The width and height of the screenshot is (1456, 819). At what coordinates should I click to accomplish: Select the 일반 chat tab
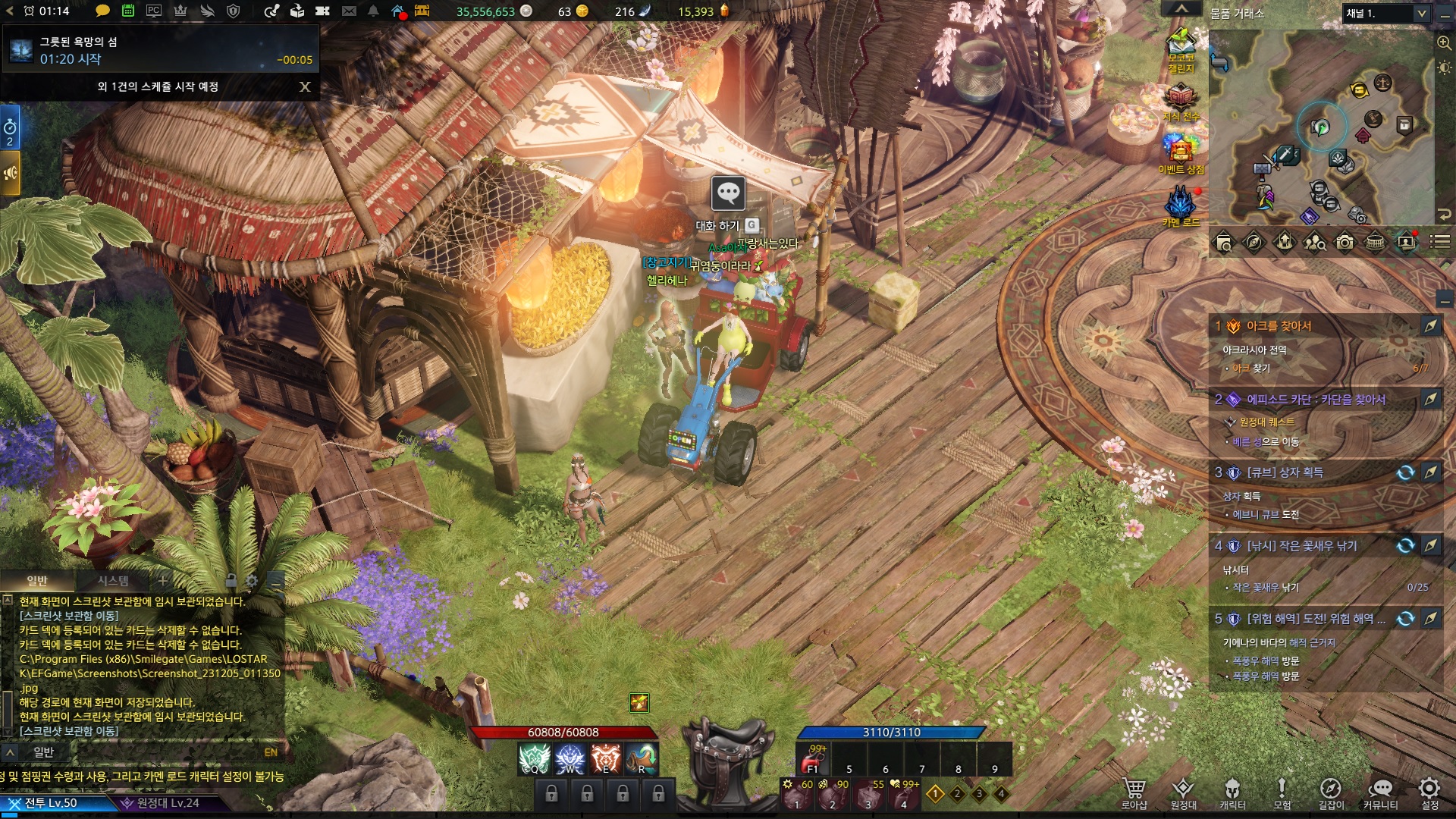(36, 581)
